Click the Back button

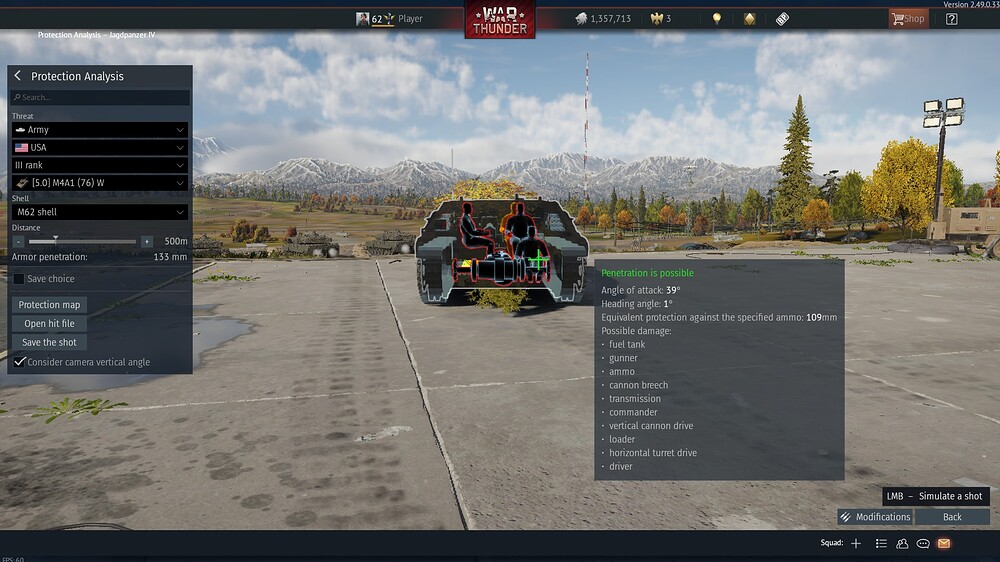952,517
